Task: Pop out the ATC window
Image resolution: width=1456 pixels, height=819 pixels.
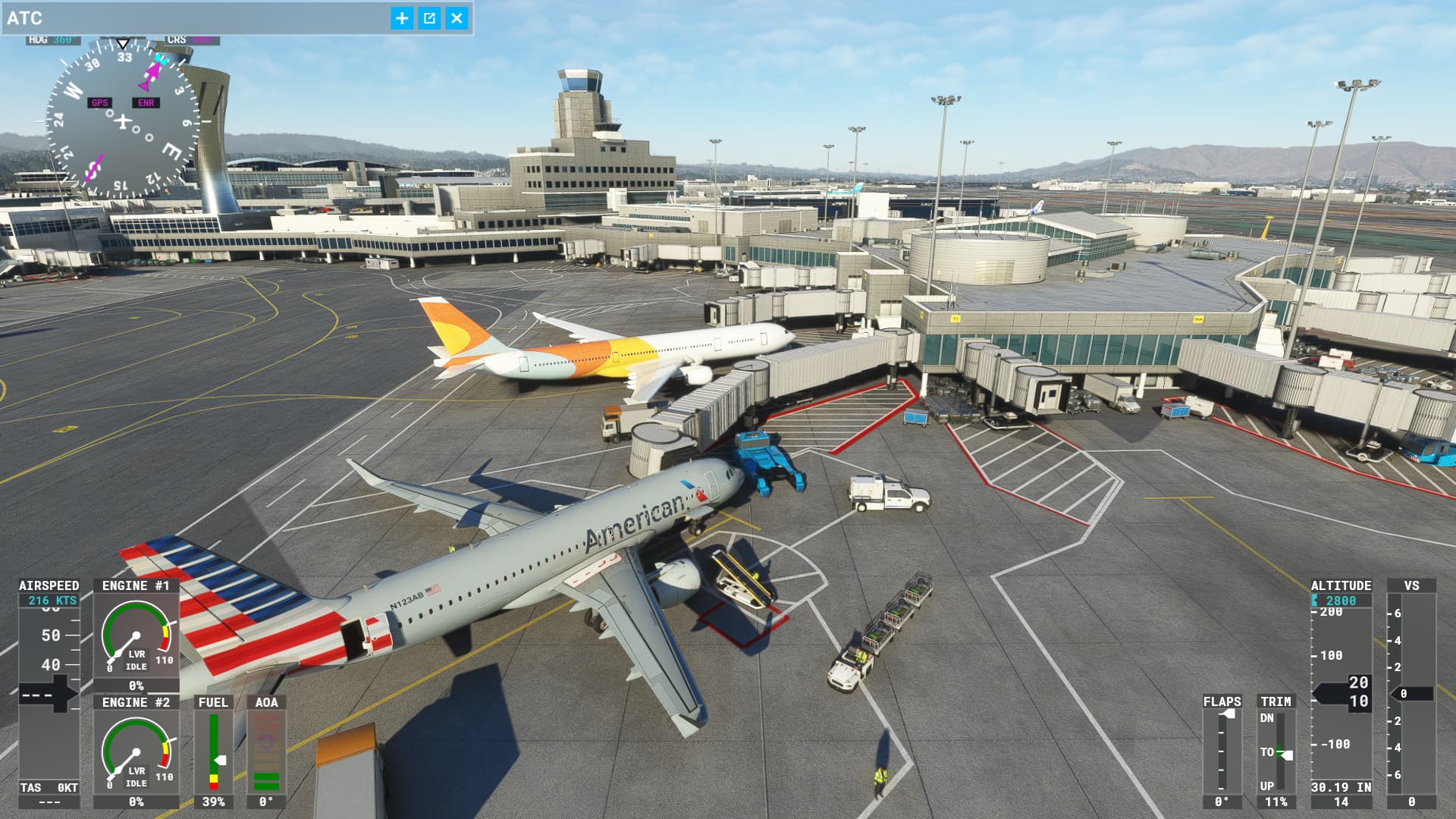Action: tap(429, 18)
